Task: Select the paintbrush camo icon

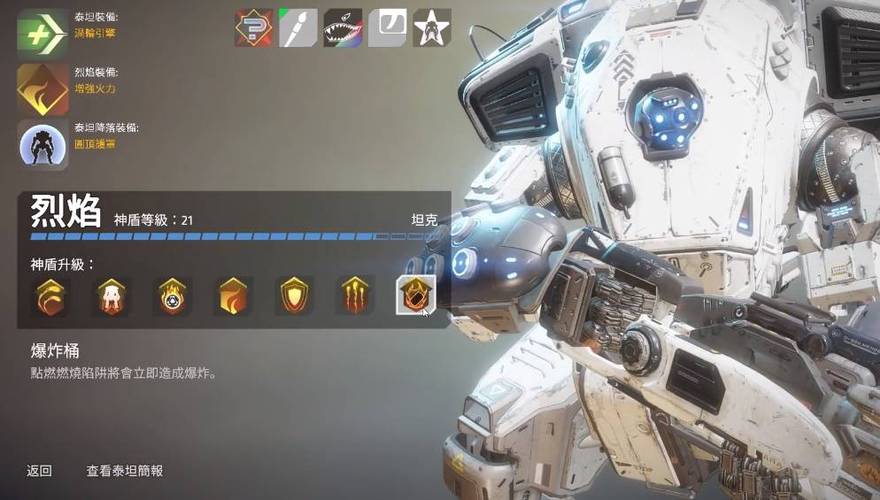Action: pyautogui.click(x=298, y=28)
